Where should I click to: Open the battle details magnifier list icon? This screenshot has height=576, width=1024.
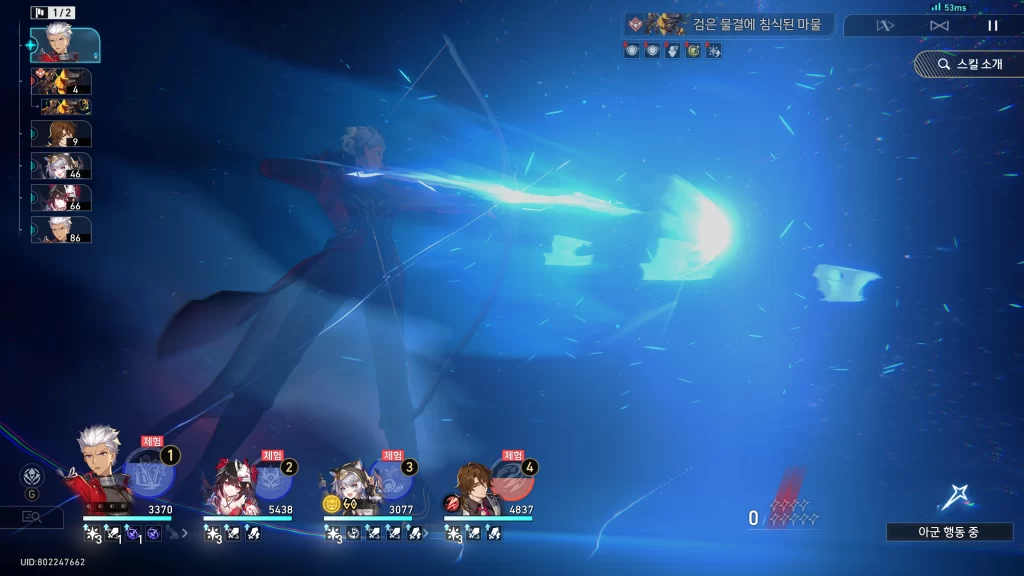coord(30,516)
